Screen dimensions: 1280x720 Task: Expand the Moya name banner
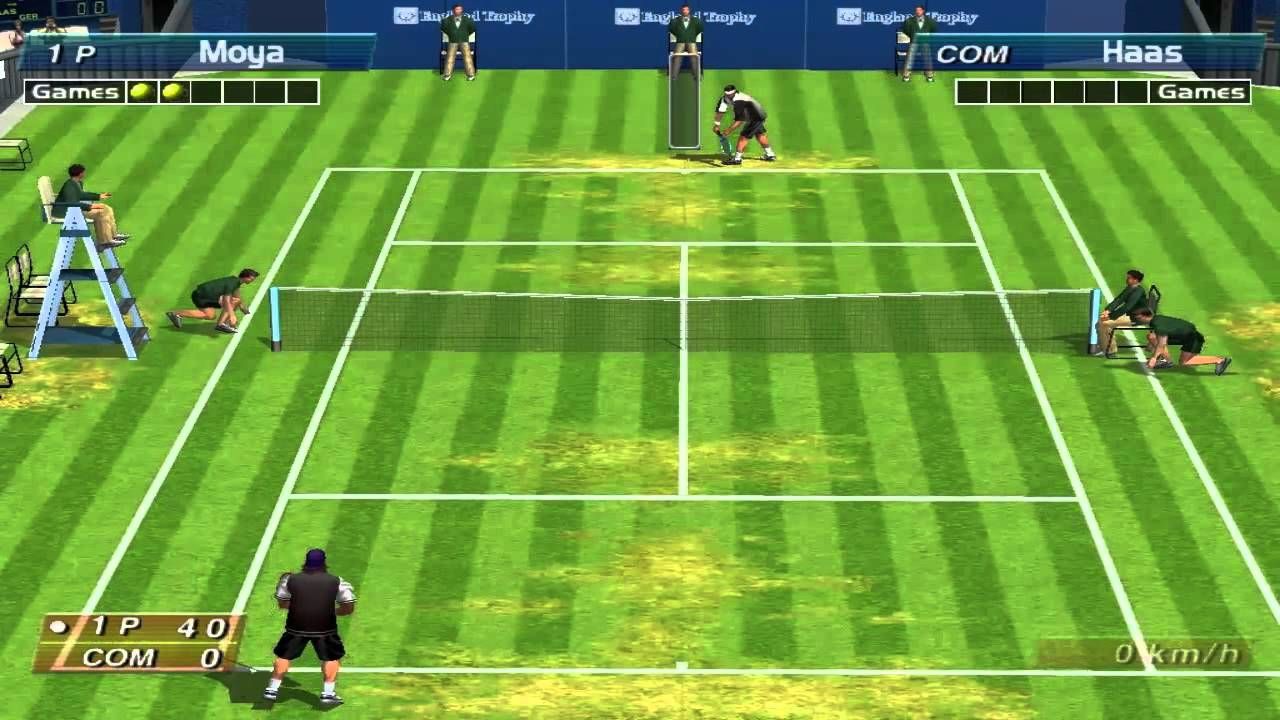coord(240,52)
